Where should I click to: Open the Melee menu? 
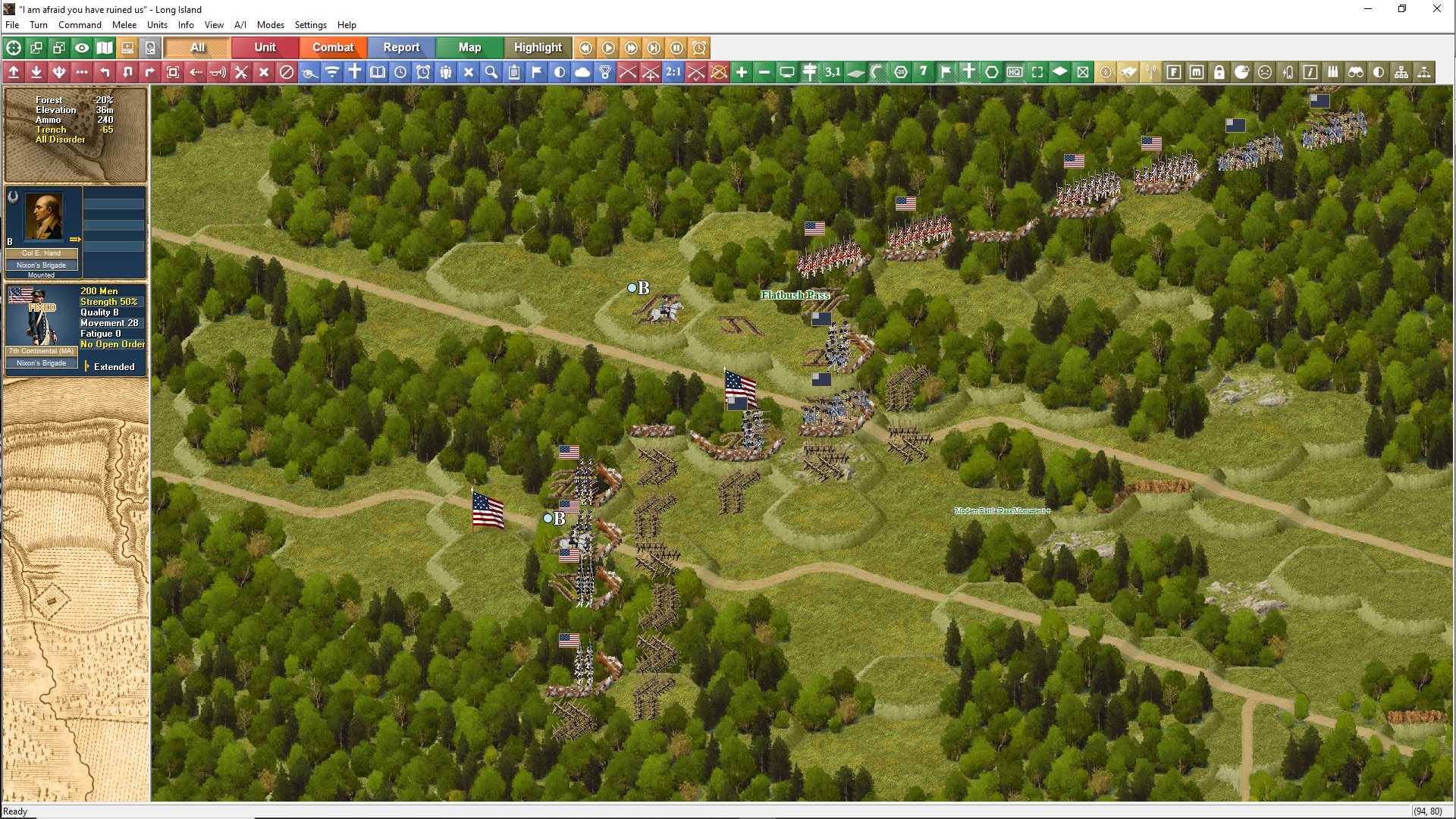tap(124, 25)
